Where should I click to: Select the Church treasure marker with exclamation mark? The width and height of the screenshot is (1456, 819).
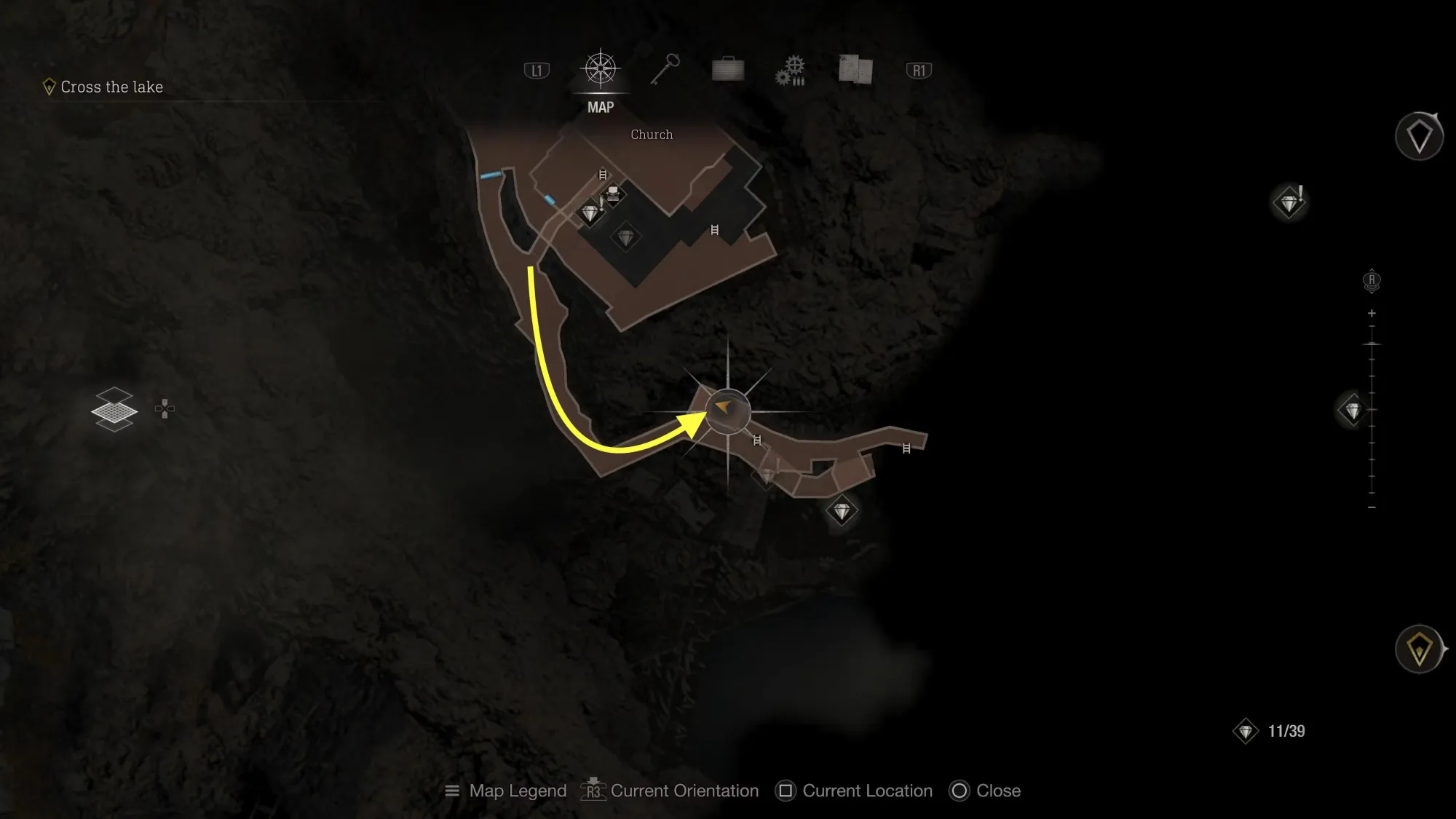tap(590, 213)
